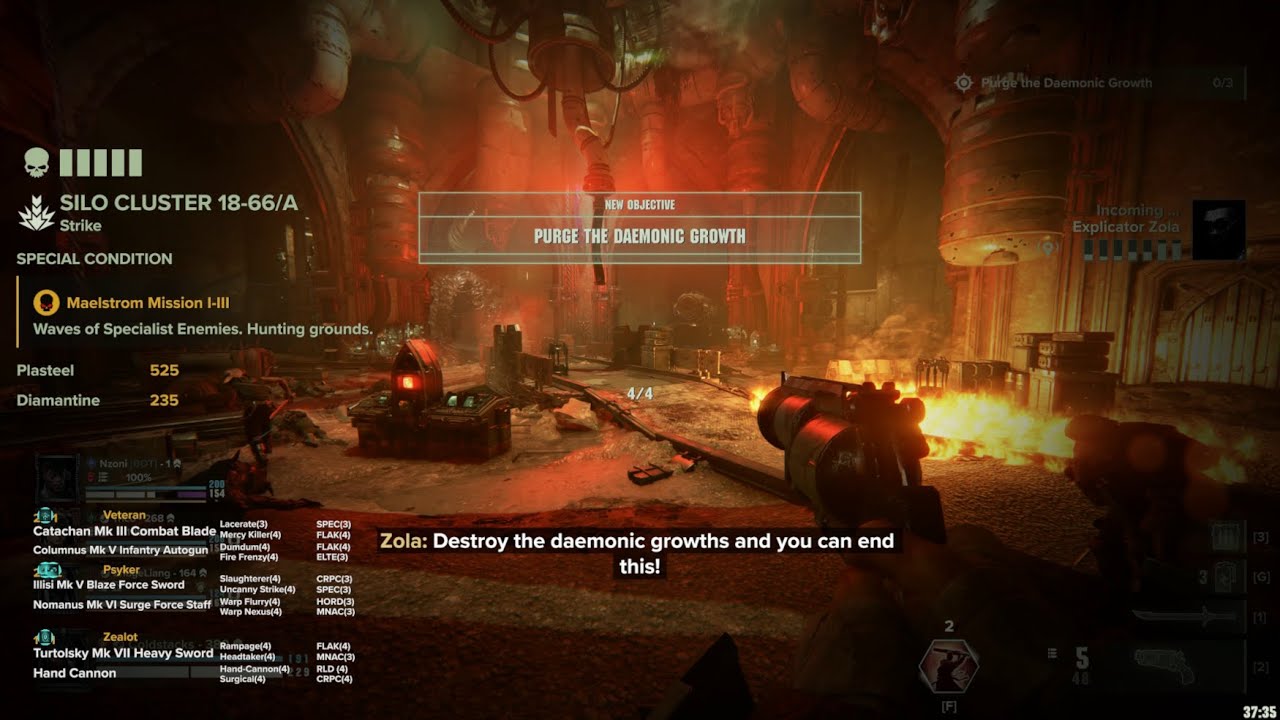Click the Silo Cluster 18-66/A mission title
Screen dimensions: 1280x720
pos(178,203)
